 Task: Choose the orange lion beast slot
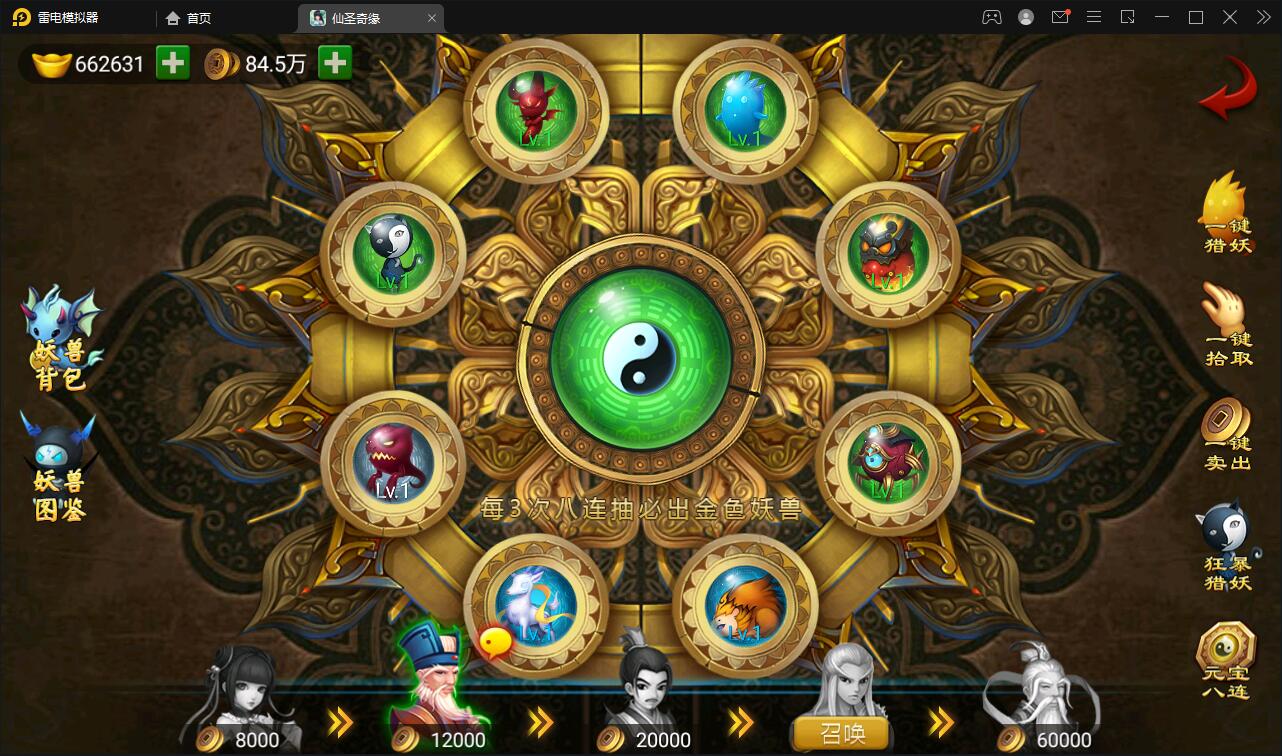pos(745,605)
